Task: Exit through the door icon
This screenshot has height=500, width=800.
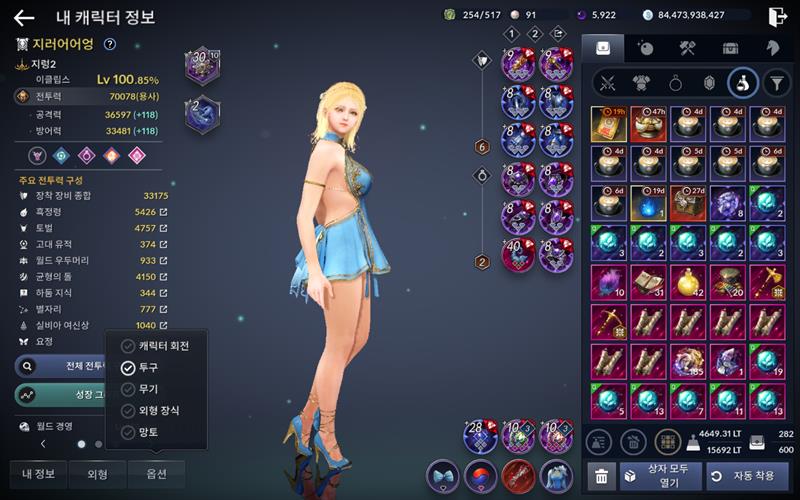Action: tap(777, 17)
